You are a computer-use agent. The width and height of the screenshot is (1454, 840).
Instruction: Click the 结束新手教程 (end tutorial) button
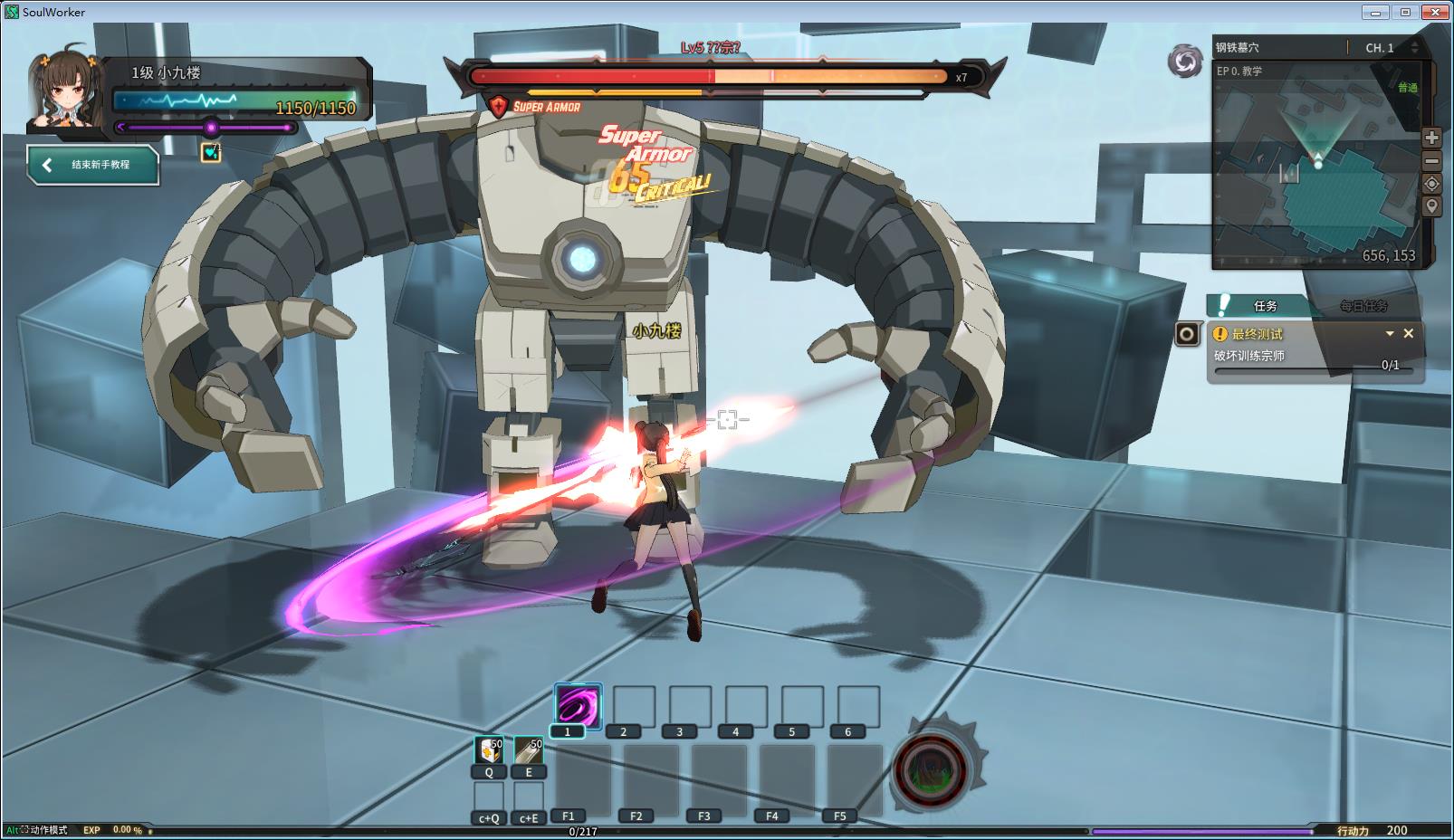click(x=93, y=165)
